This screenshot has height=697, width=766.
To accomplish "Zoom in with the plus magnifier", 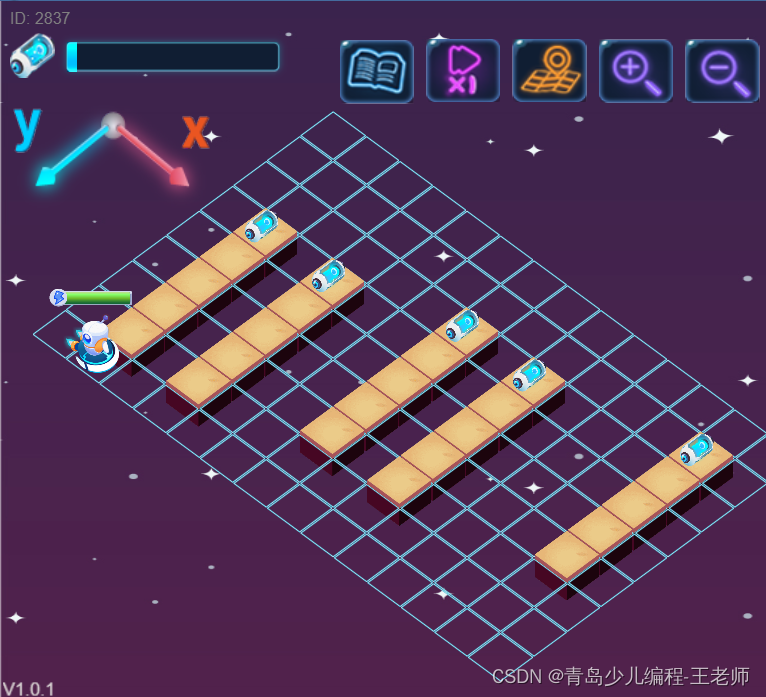I will [635, 71].
